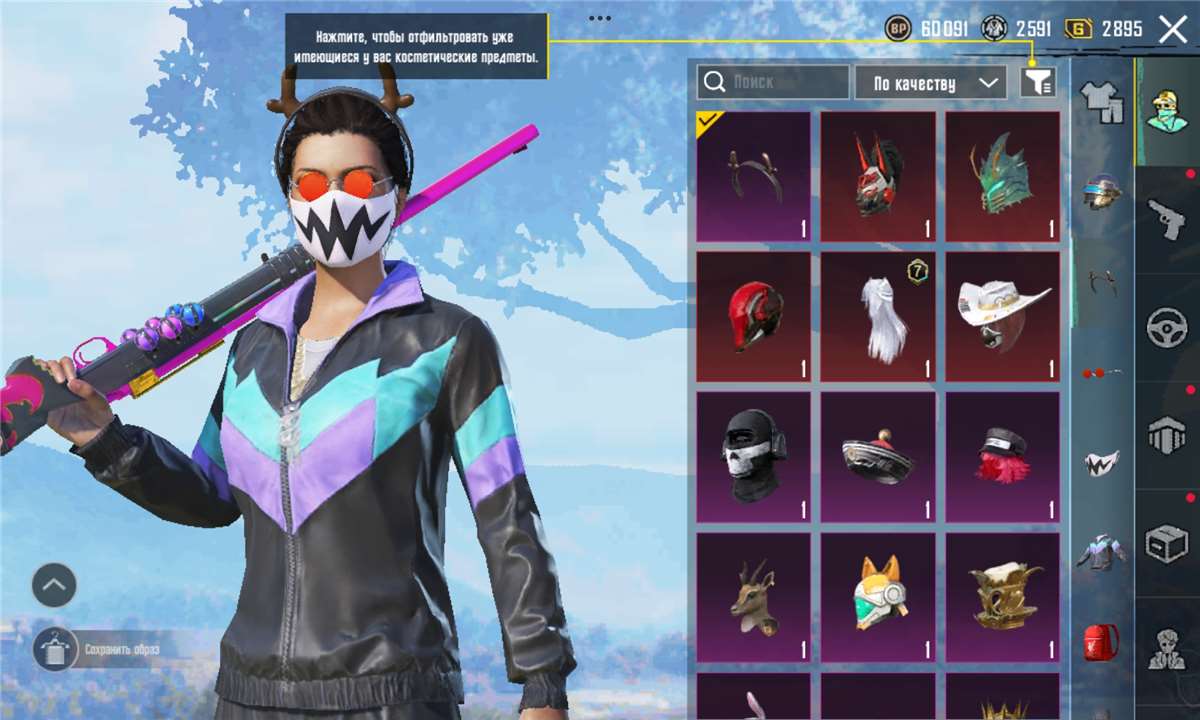Pick the deer head mask item
Image resolution: width=1200 pixels, height=720 pixels.
(753, 597)
